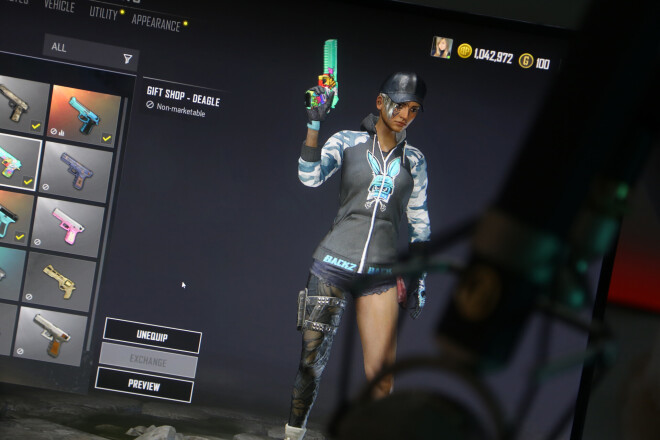
Task: Select the gold revolver skin
Action: click(x=61, y=281)
